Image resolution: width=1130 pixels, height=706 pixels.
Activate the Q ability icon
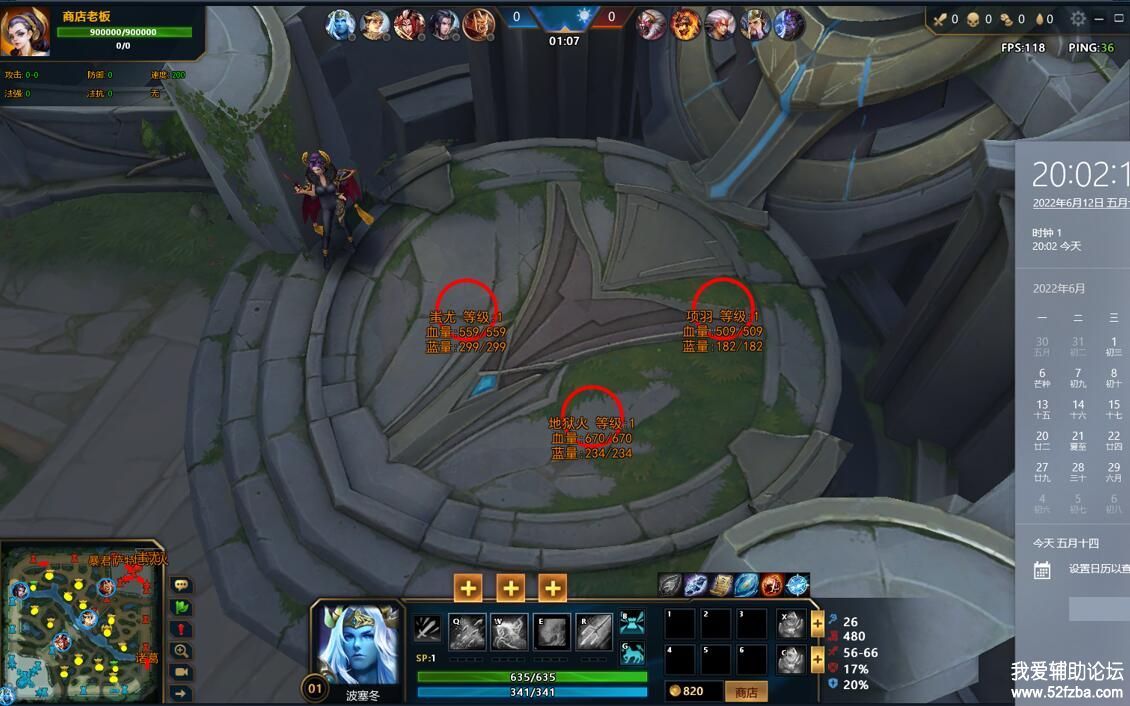coord(467,631)
